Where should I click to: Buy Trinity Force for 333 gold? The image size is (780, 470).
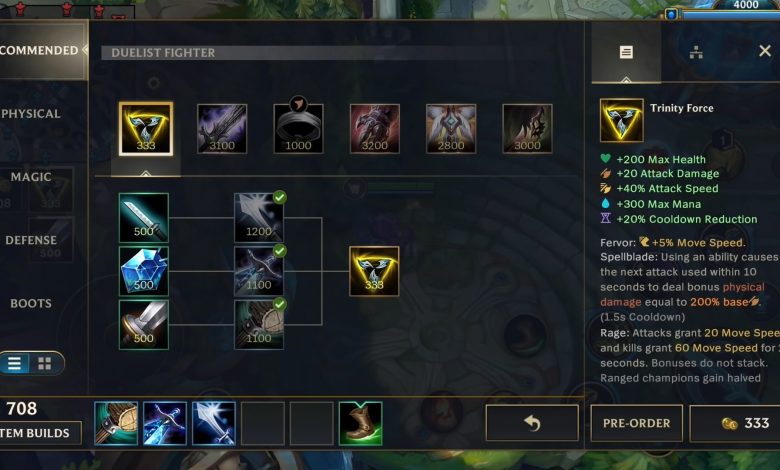tap(735, 423)
